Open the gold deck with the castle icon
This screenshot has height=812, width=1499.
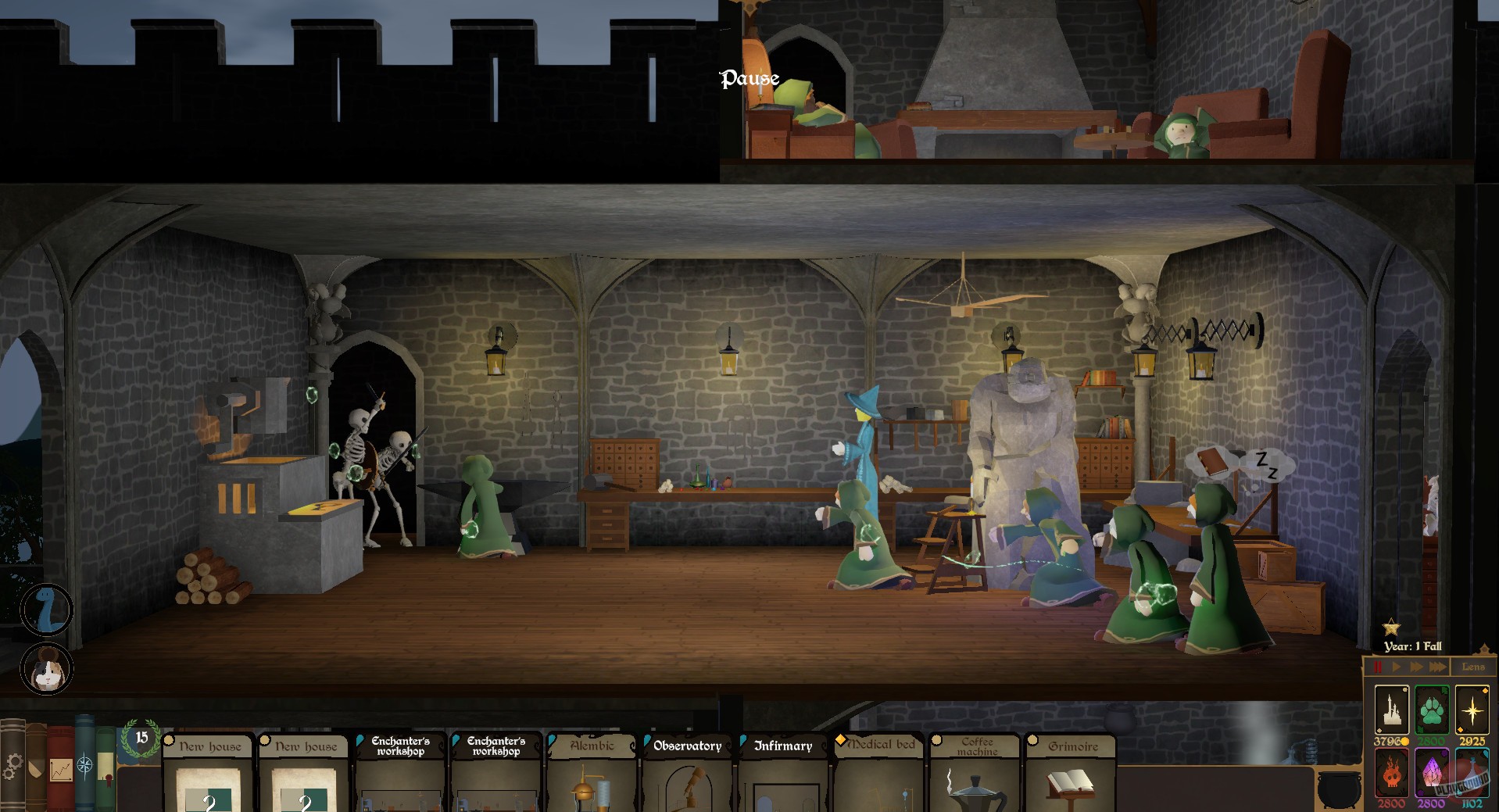[x=1392, y=710]
